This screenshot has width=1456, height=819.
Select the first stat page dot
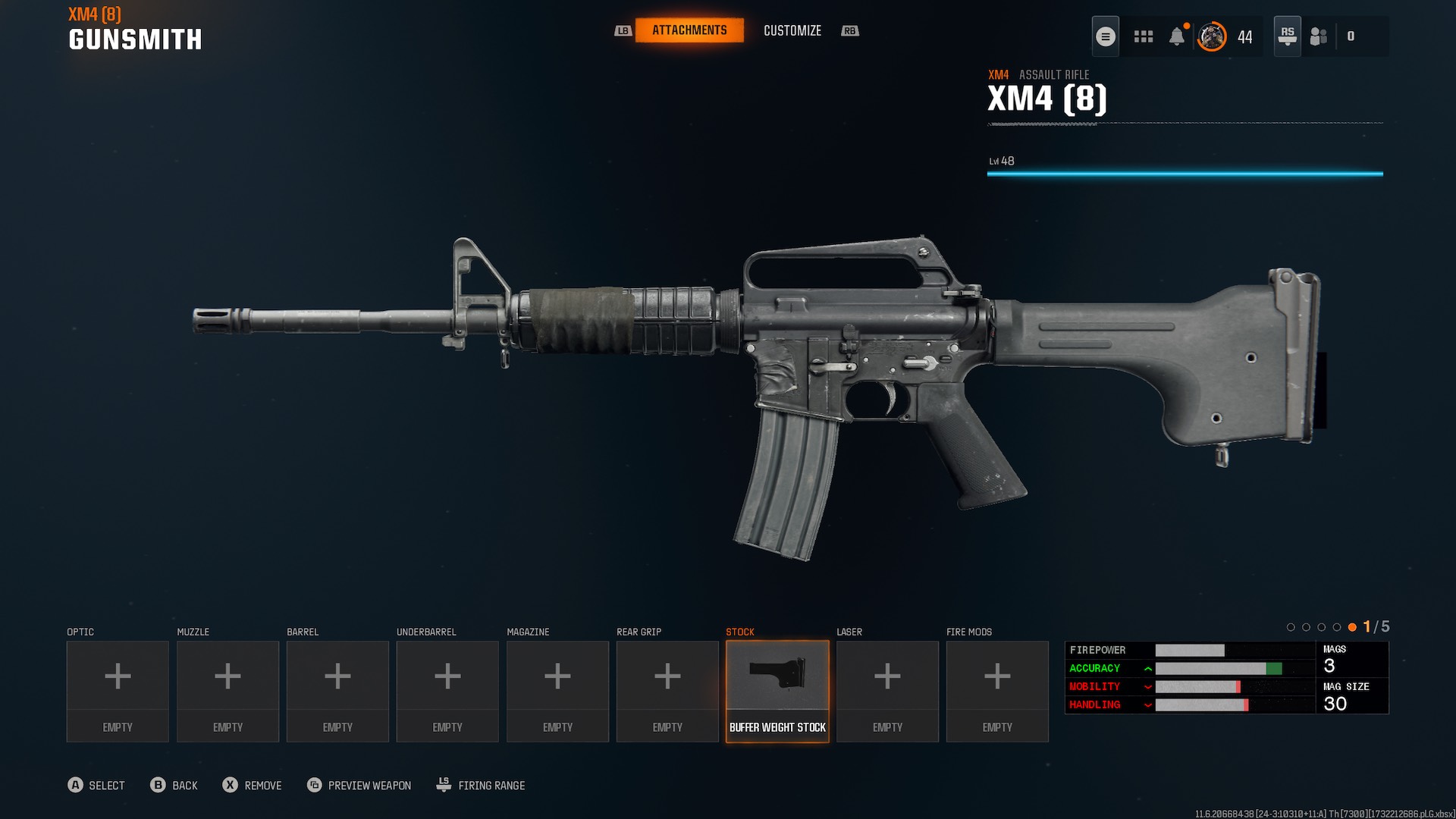tap(1291, 627)
